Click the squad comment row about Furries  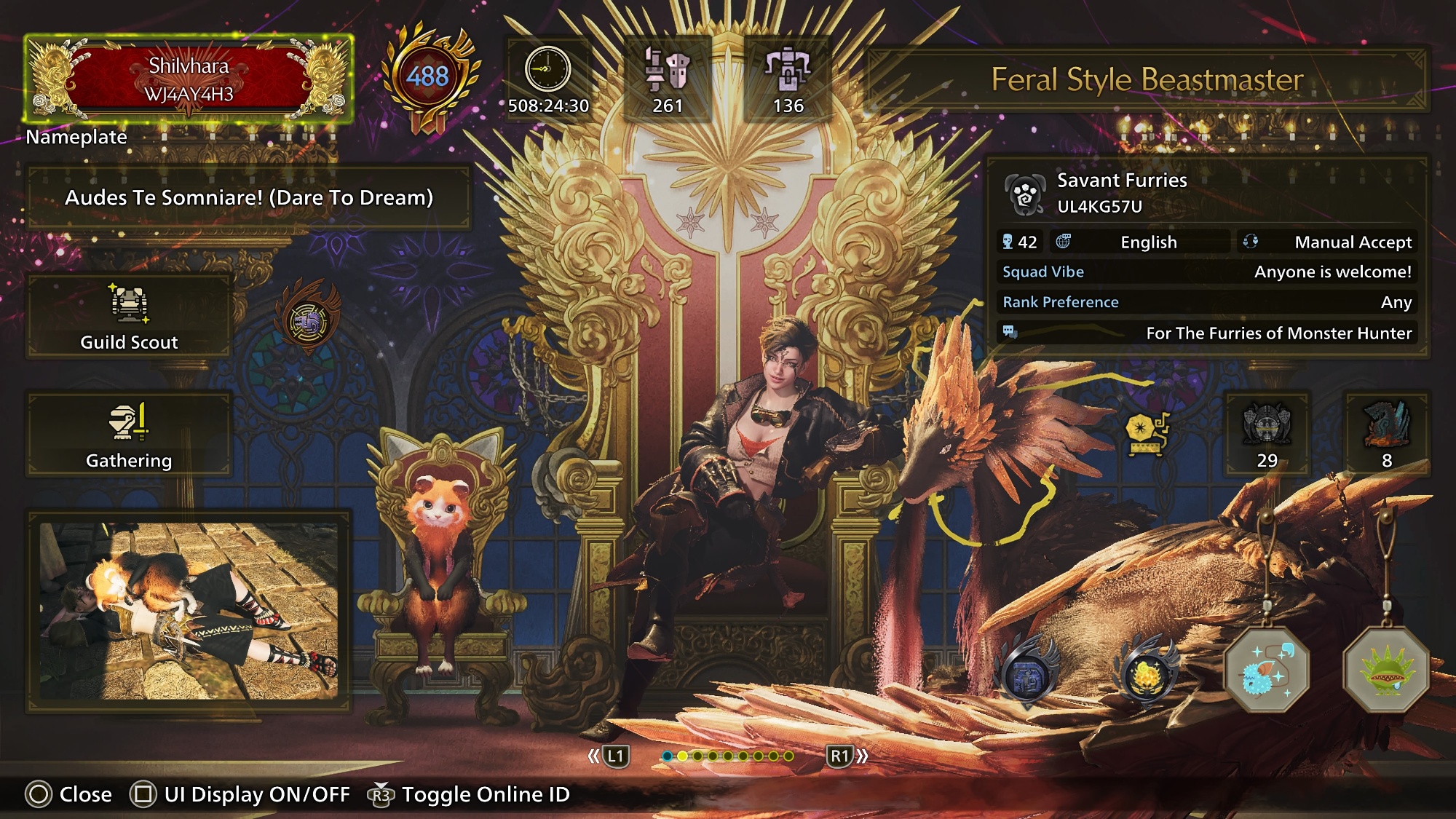pyautogui.click(x=1206, y=333)
